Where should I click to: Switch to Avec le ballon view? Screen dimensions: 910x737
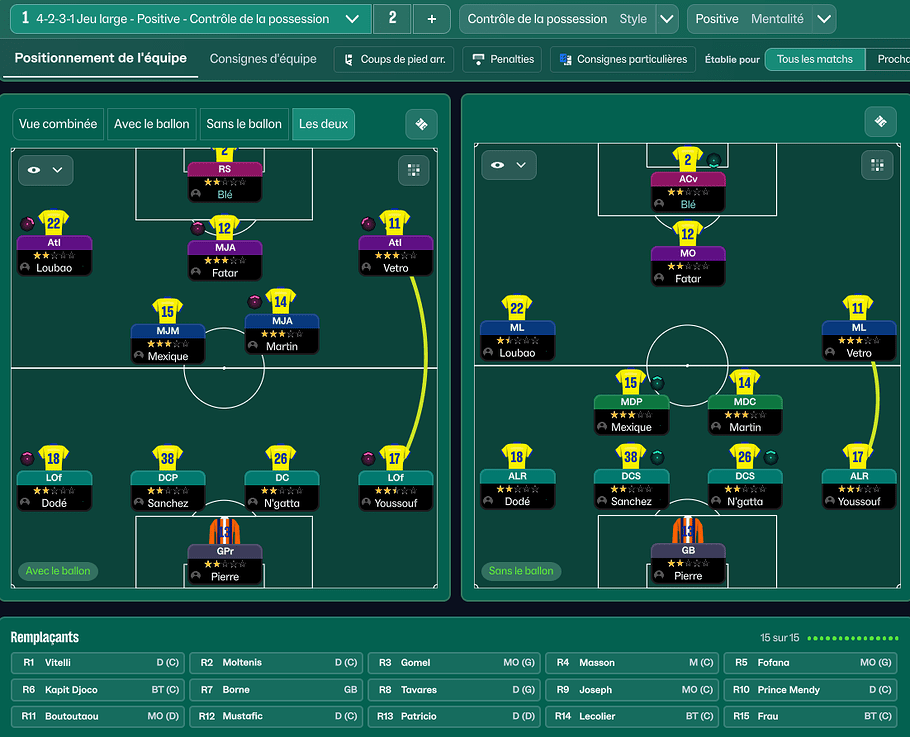[x=151, y=124]
